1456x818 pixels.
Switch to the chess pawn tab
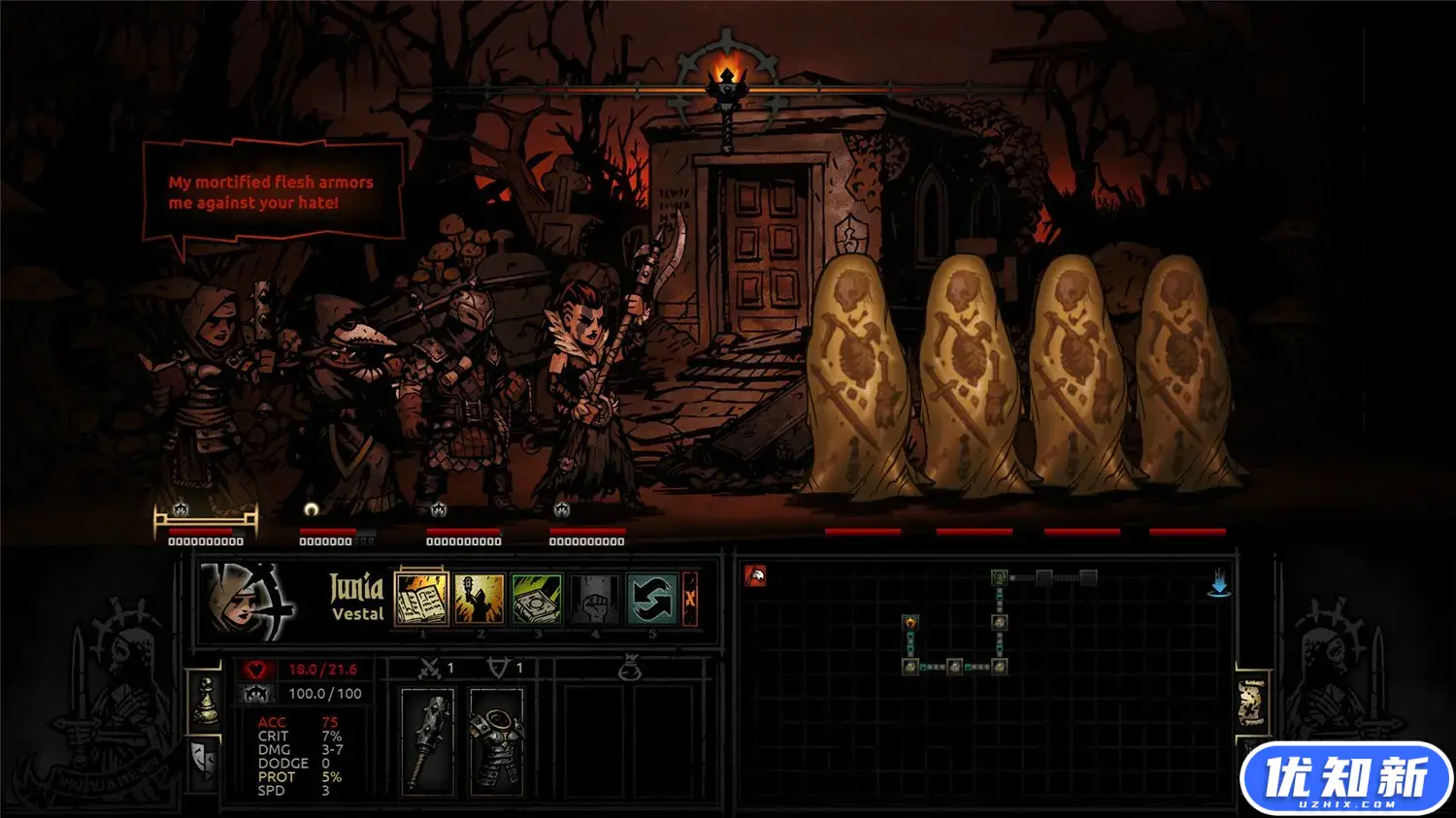pyautogui.click(x=206, y=702)
